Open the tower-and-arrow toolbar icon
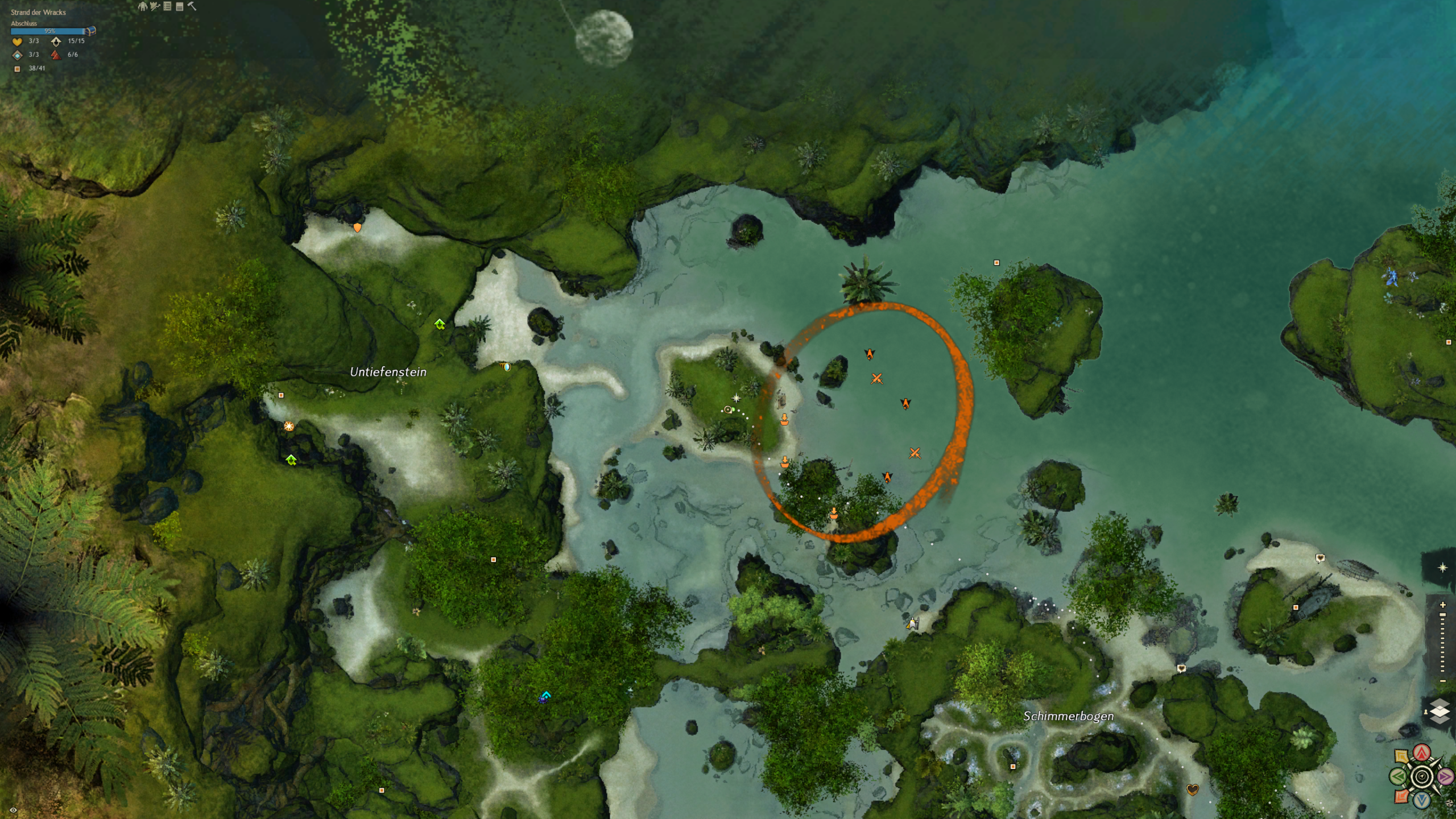Image resolution: width=1456 pixels, height=819 pixels. coord(155,6)
